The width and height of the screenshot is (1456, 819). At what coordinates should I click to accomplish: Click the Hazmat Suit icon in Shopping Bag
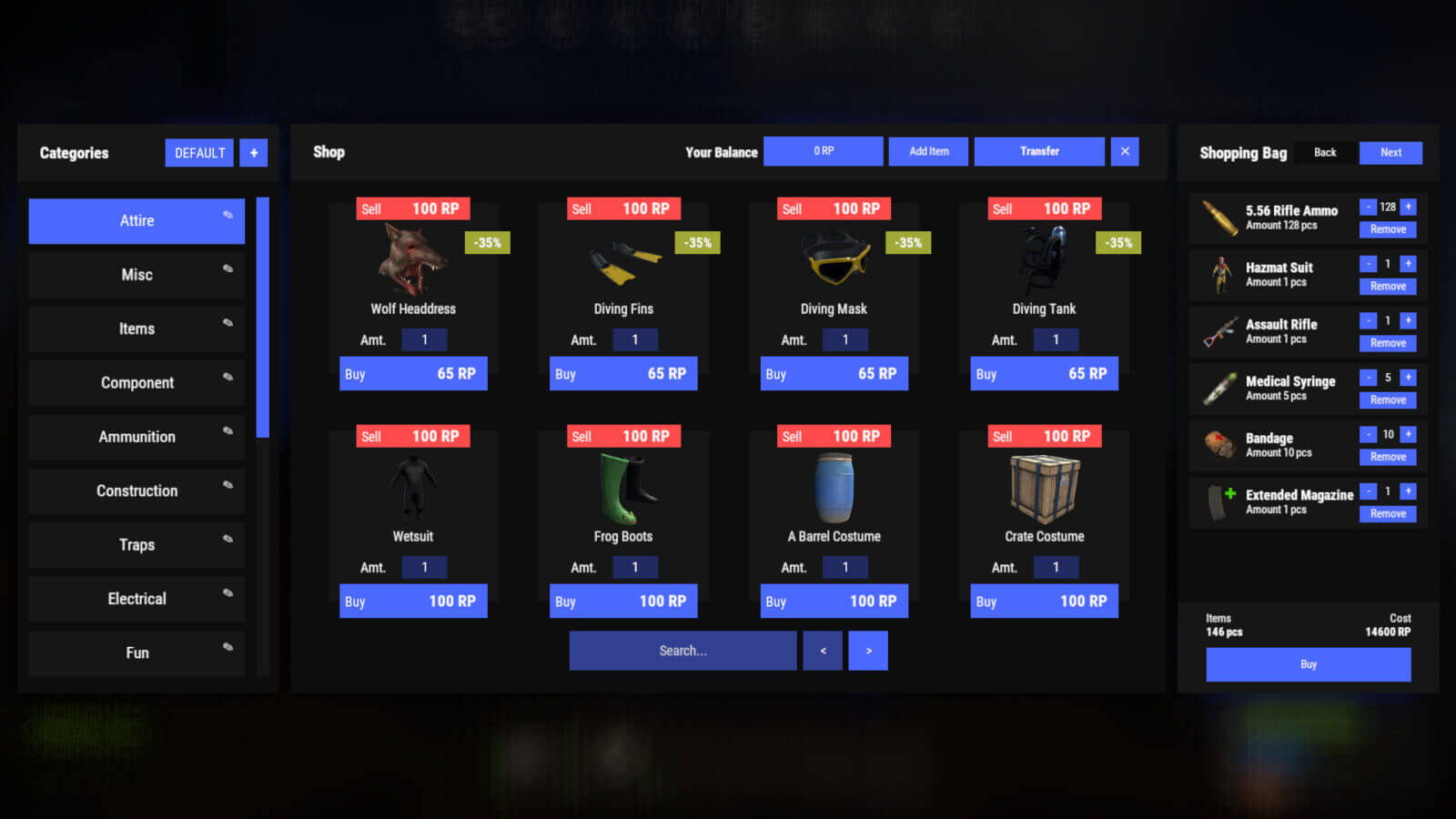(x=1218, y=274)
